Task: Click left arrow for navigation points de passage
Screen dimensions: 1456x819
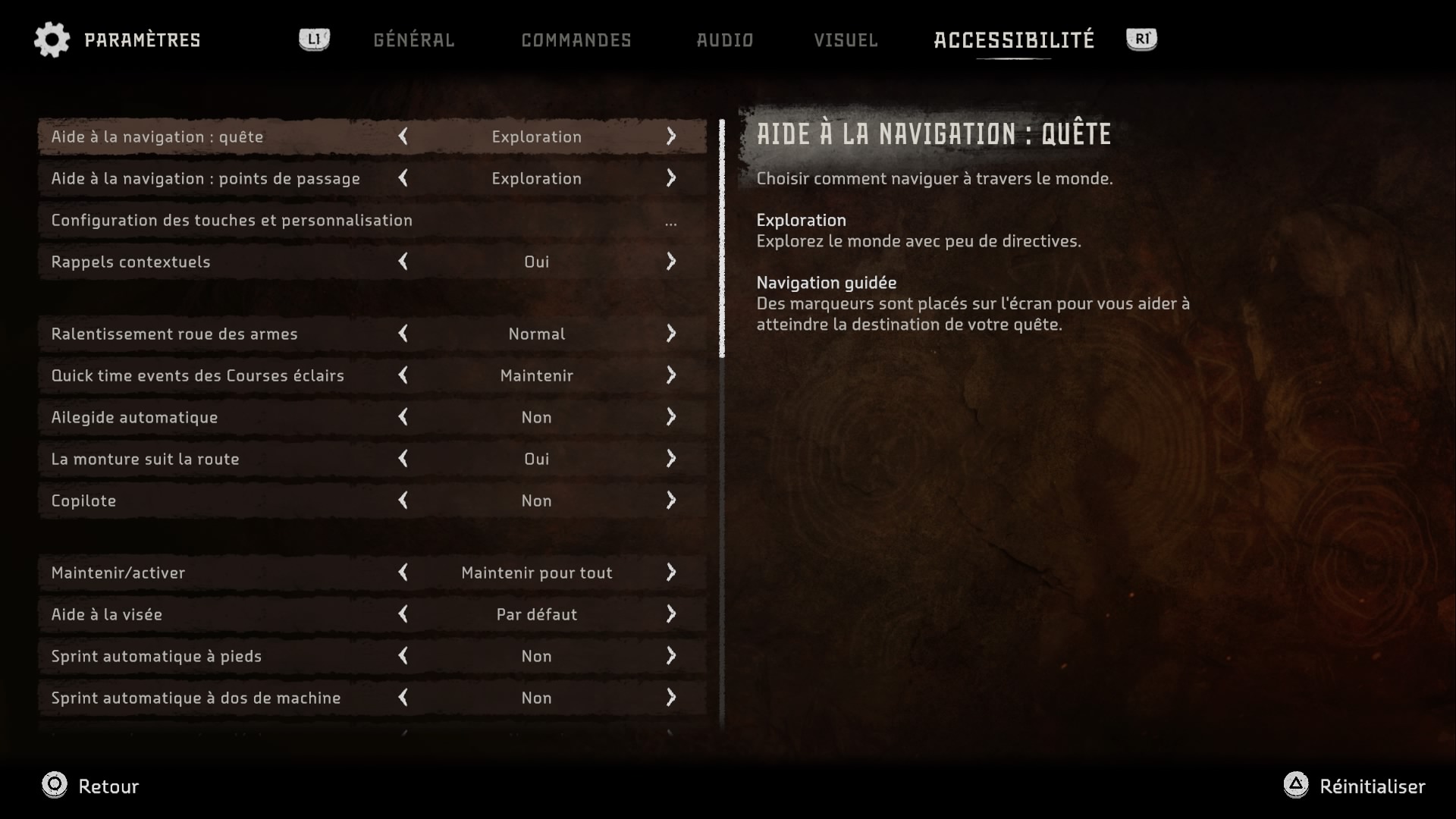Action: 403,178
